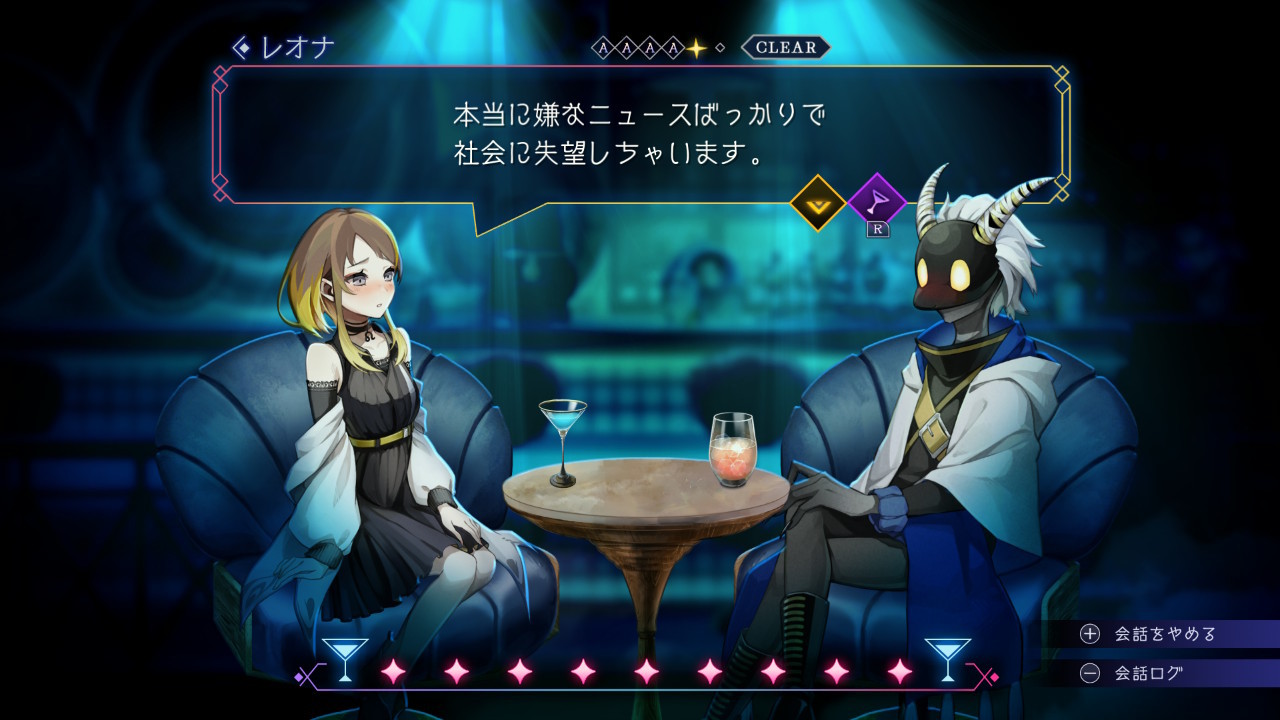The height and width of the screenshot is (720, 1280).
Task: Advance dialogue with the yellow arrow diamond
Action: [818, 203]
